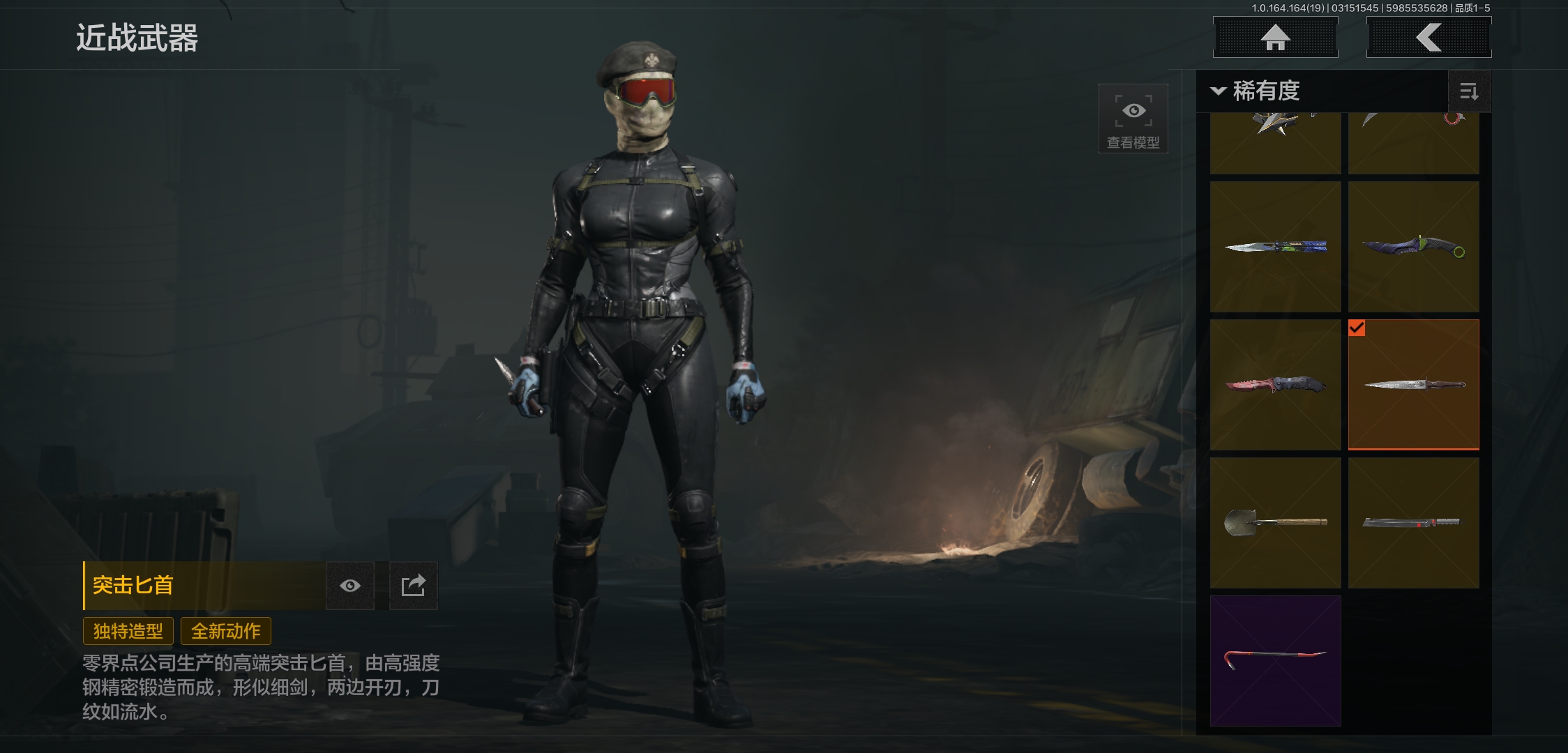This screenshot has height=753, width=1568.
Task: Select the blue butterfly knife skin
Action: coord(1275,247)
